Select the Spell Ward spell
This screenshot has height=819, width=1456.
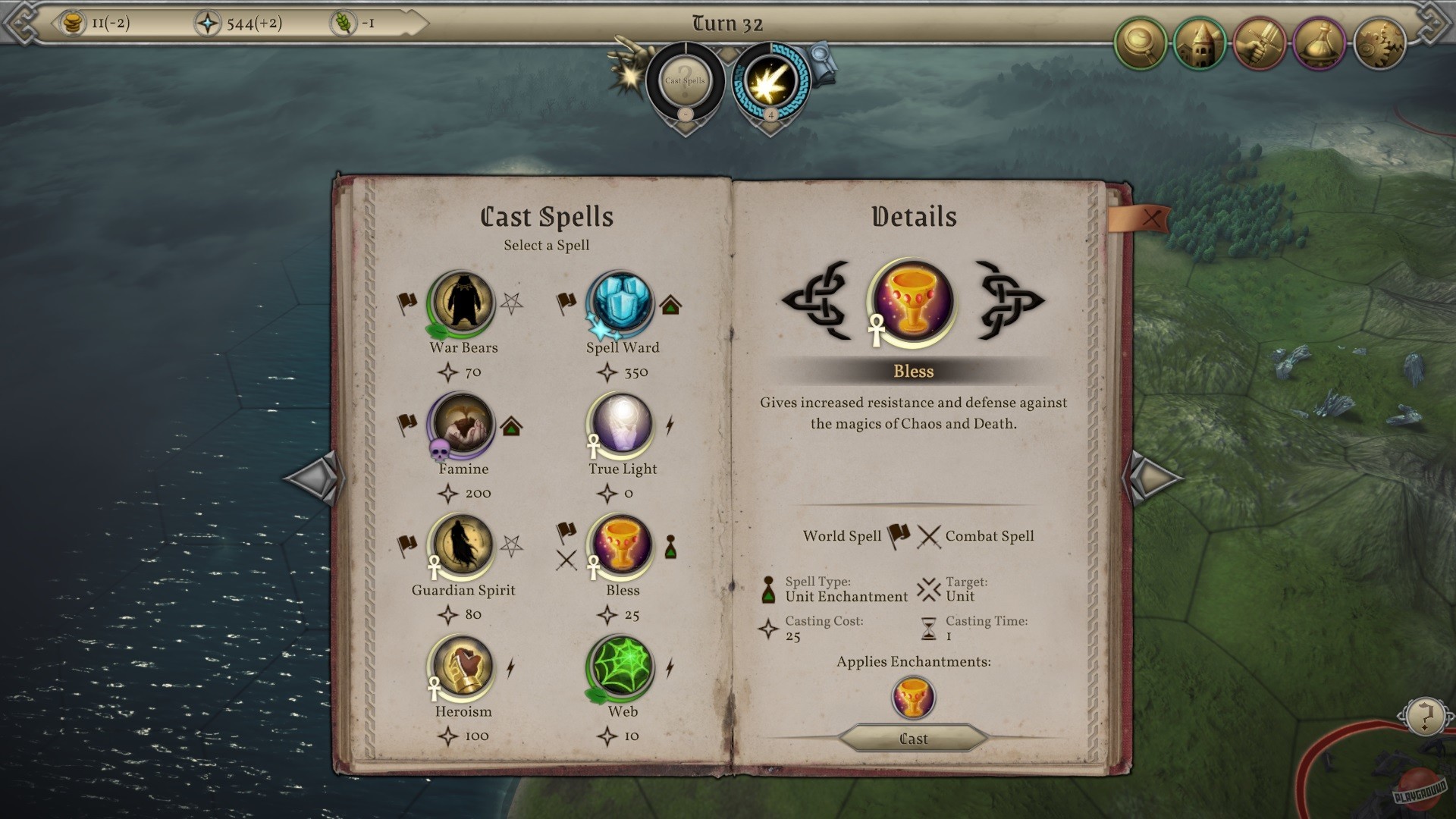tap(622, 303)
